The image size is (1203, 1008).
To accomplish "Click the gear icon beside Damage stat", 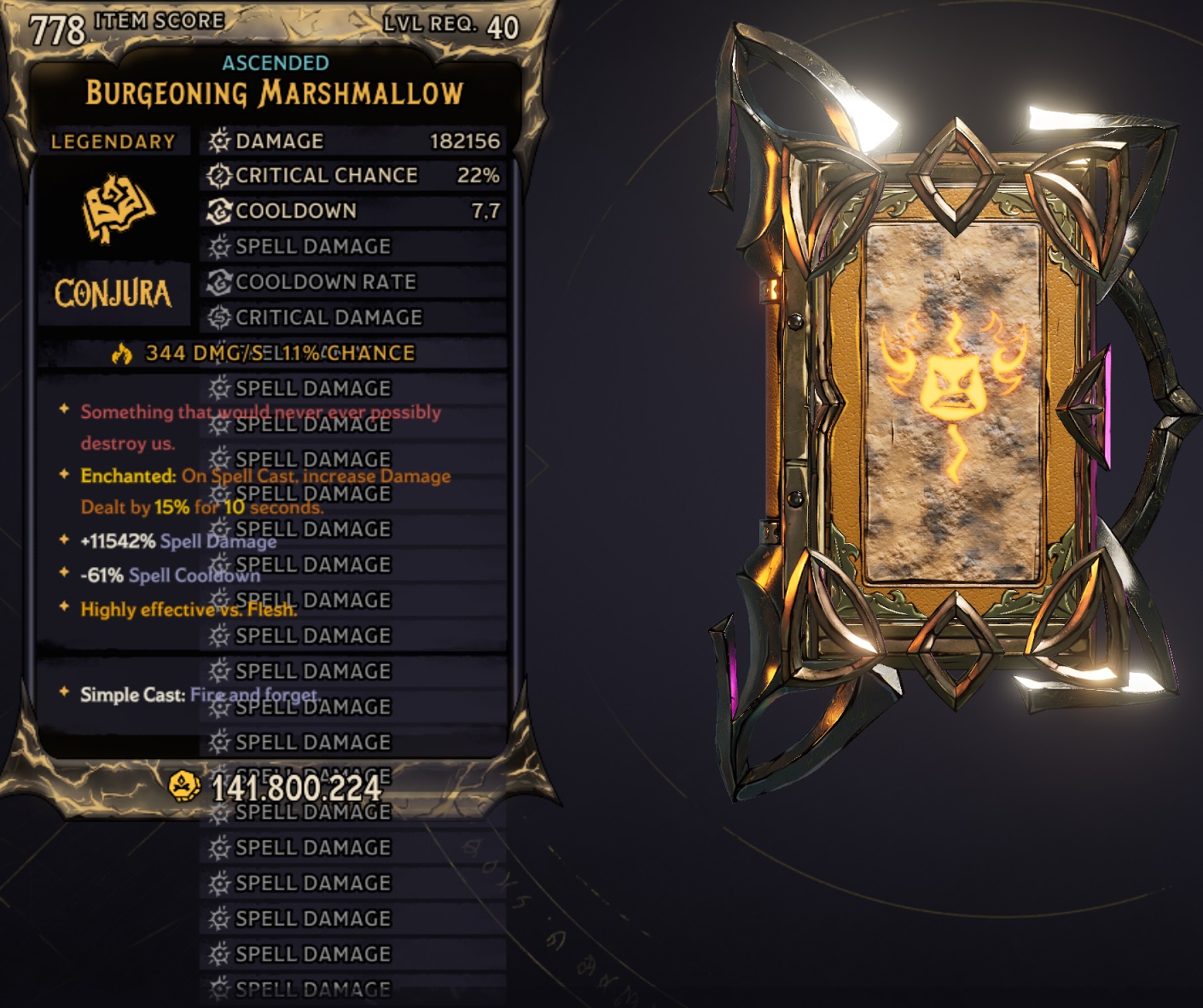I will click(x=218, y=141).
